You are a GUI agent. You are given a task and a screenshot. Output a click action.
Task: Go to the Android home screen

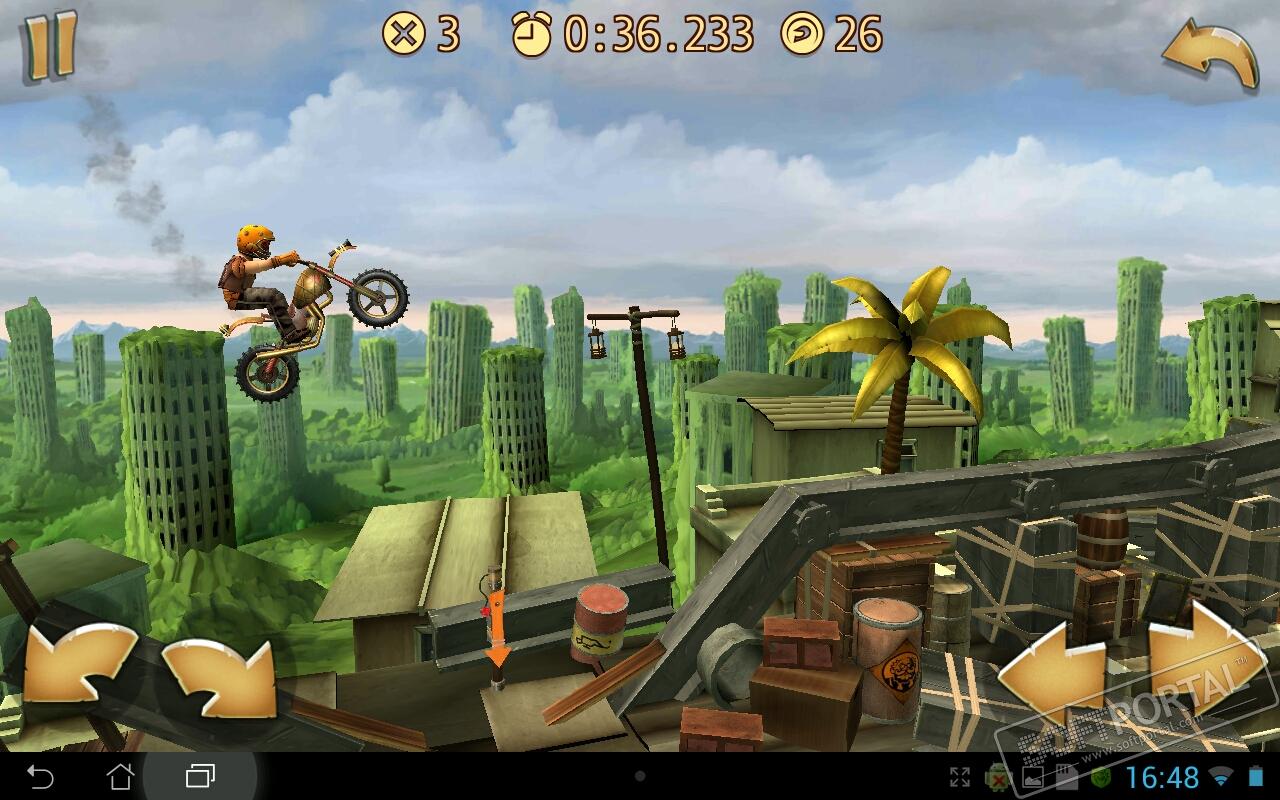120,776
